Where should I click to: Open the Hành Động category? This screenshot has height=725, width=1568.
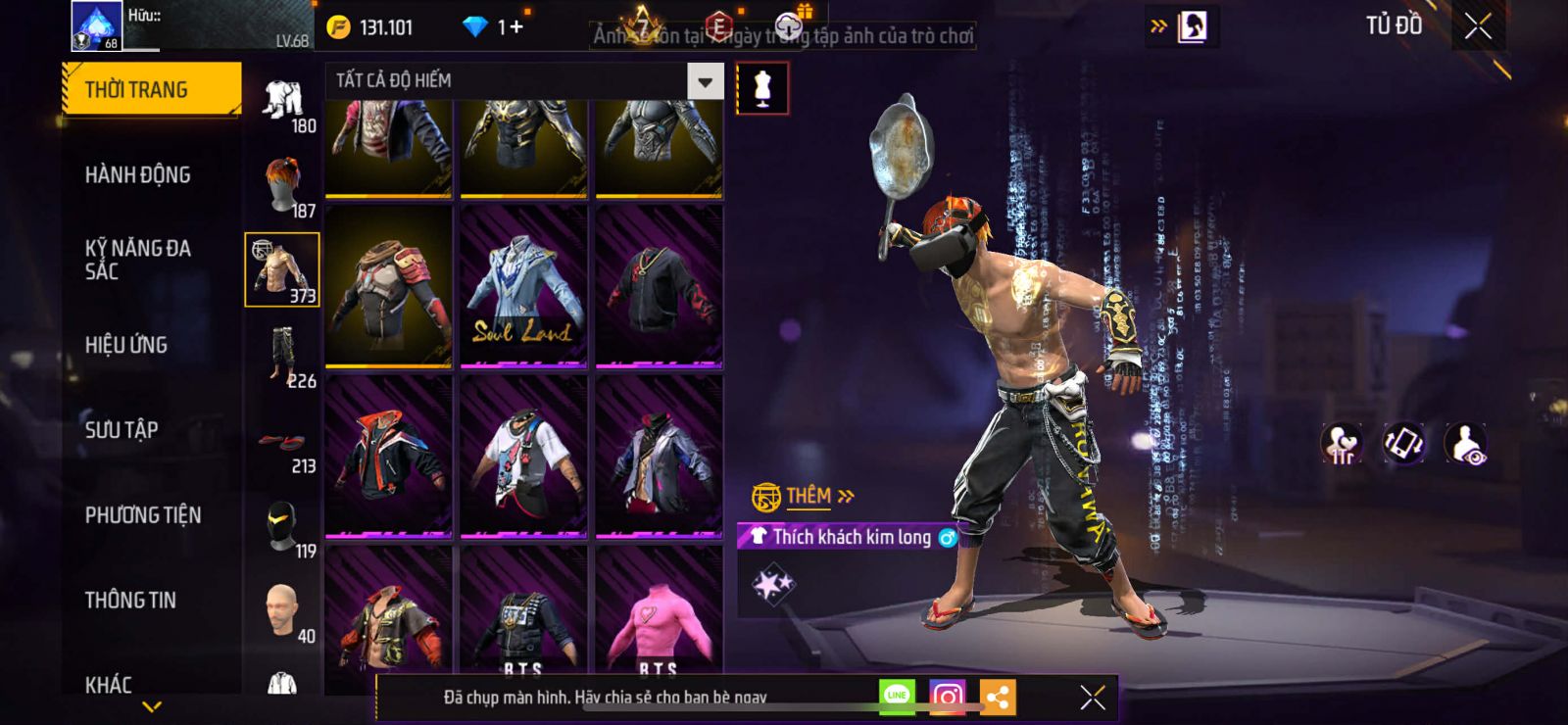[137, 175]
